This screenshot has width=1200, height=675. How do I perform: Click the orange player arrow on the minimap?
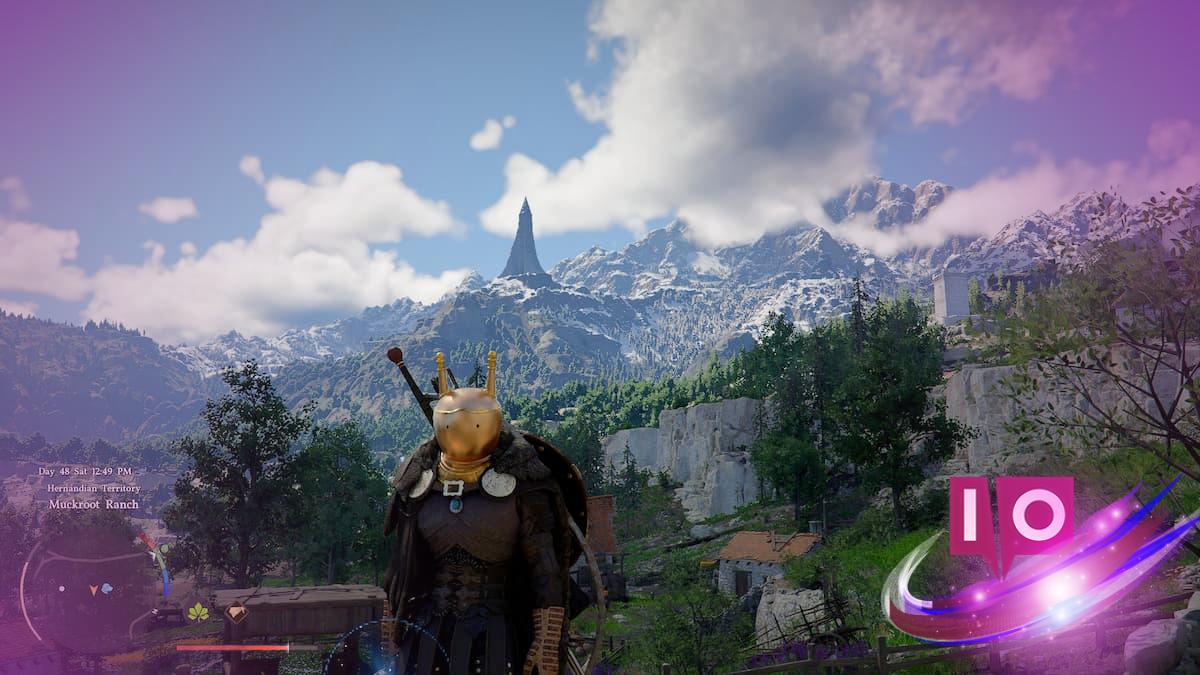tap(94, 590)
